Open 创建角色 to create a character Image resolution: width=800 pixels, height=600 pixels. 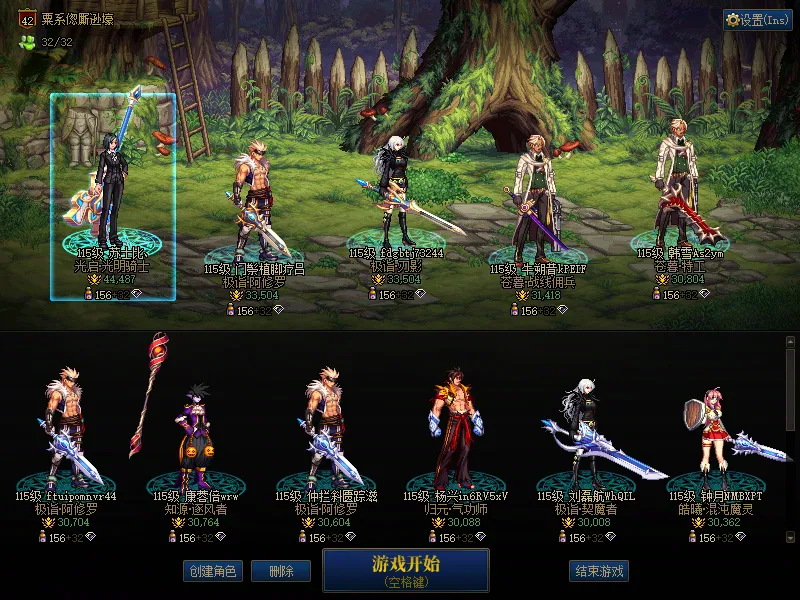coord(211,571)
